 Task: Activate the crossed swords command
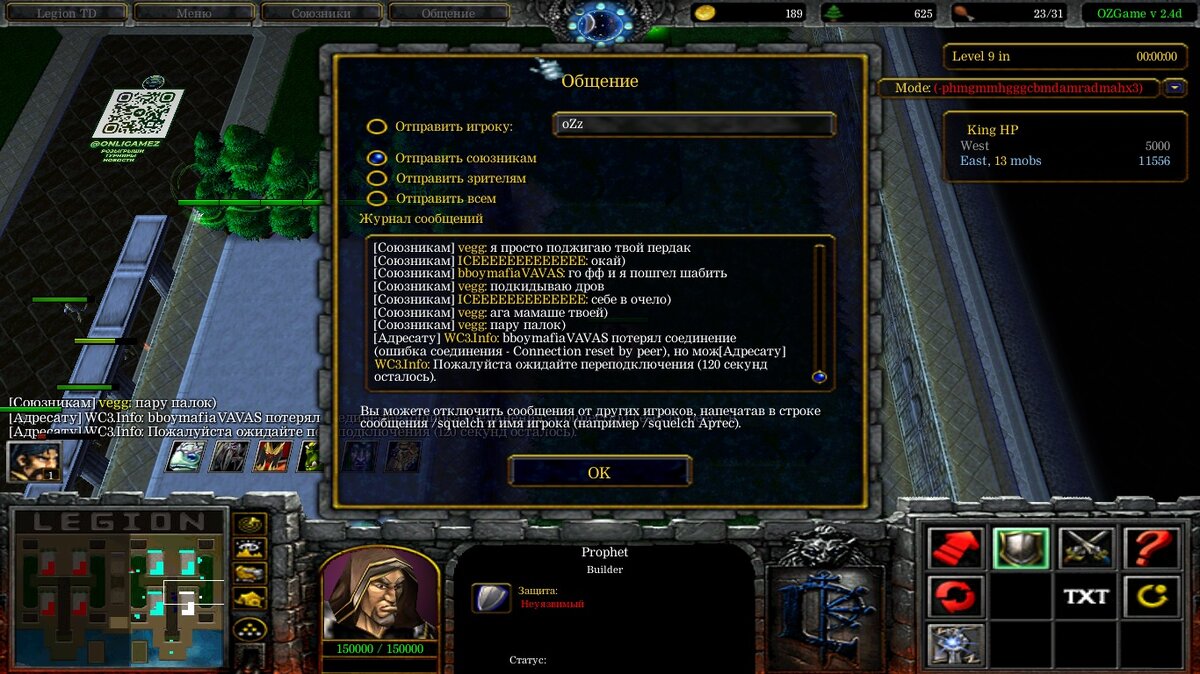1086,547
